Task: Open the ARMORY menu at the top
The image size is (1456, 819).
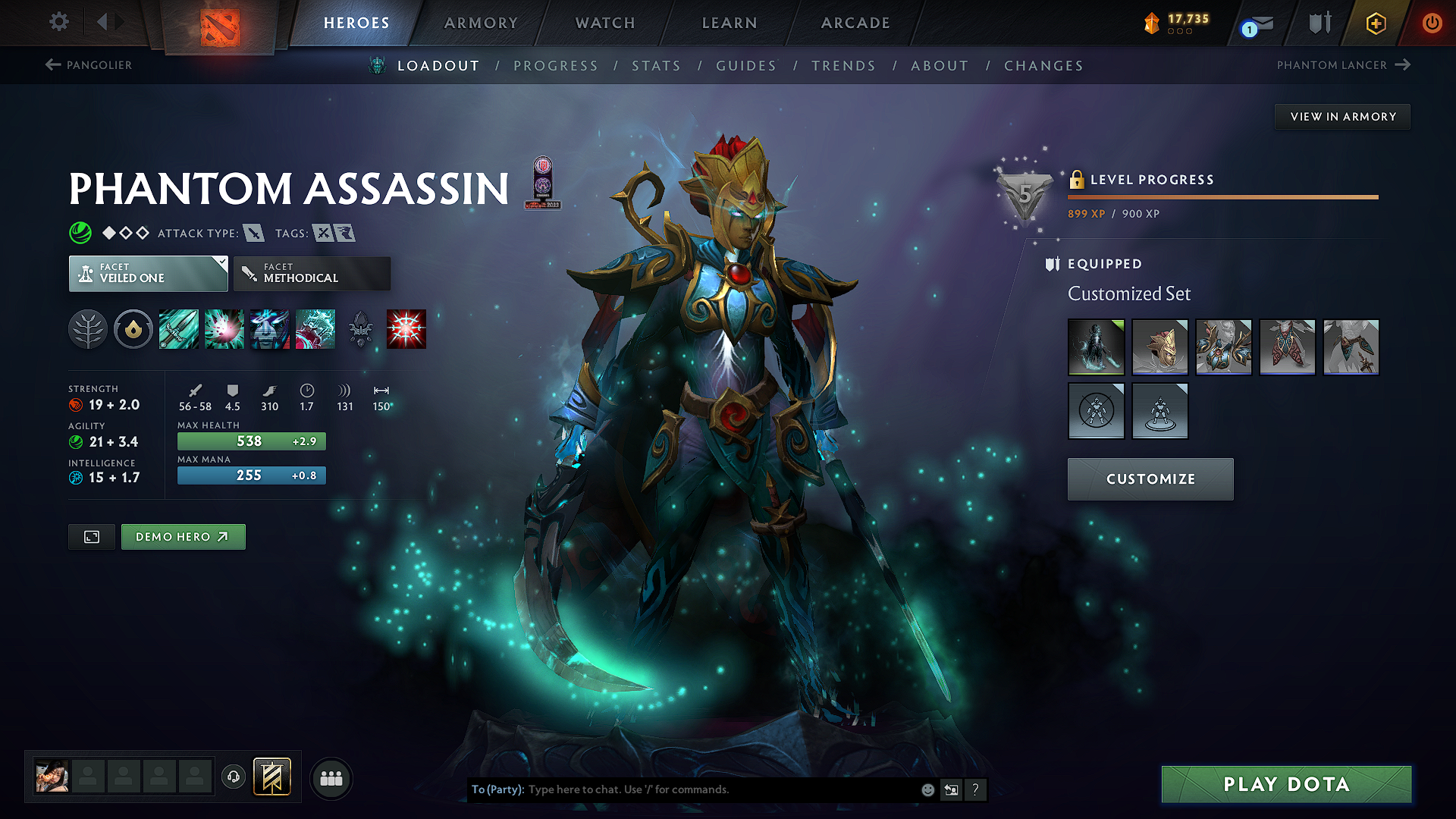Action: click(480, 23)
